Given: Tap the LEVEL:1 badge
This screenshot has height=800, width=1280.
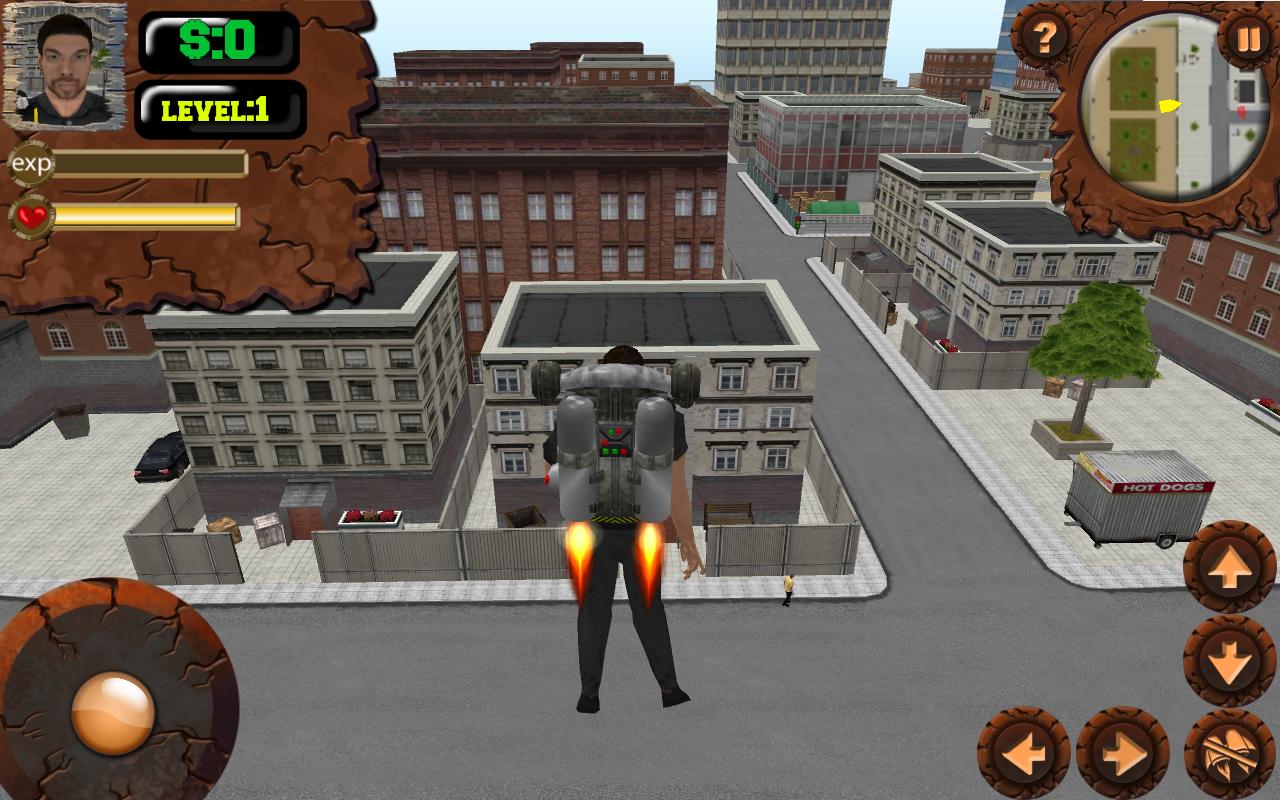Looking at the screenshot, I should point(222,111).
